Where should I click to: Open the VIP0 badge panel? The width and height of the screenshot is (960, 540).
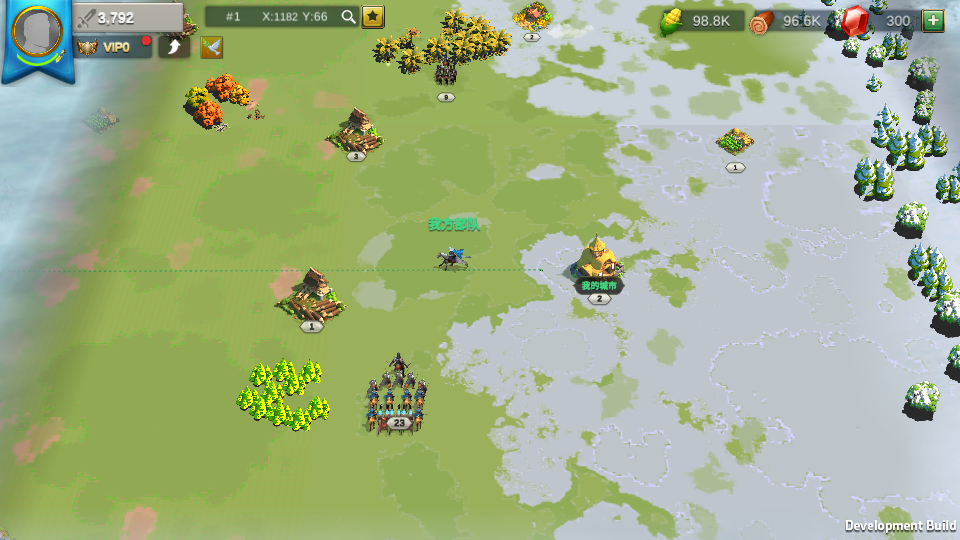point(112,47)
